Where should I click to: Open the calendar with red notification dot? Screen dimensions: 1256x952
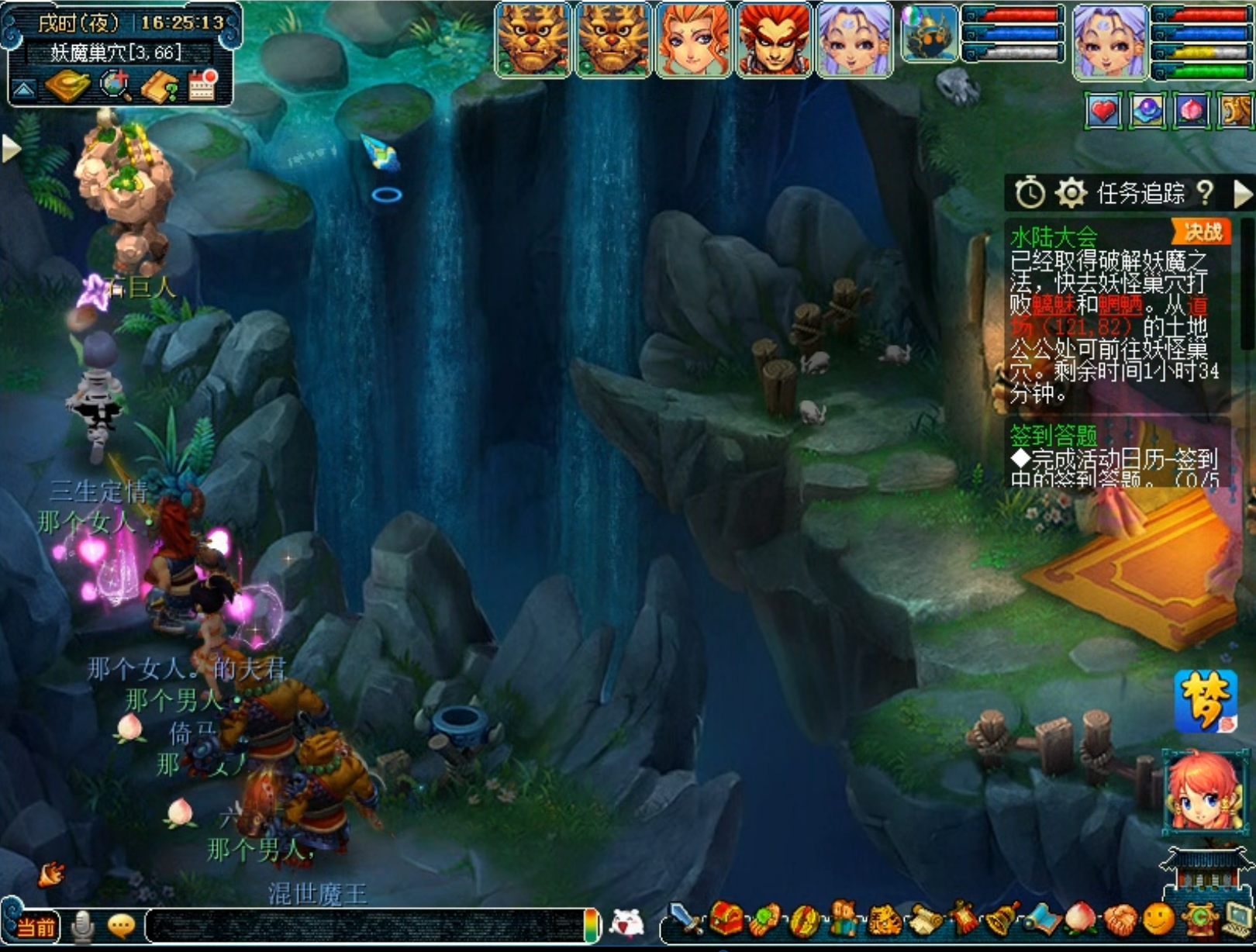coord(202,86)
